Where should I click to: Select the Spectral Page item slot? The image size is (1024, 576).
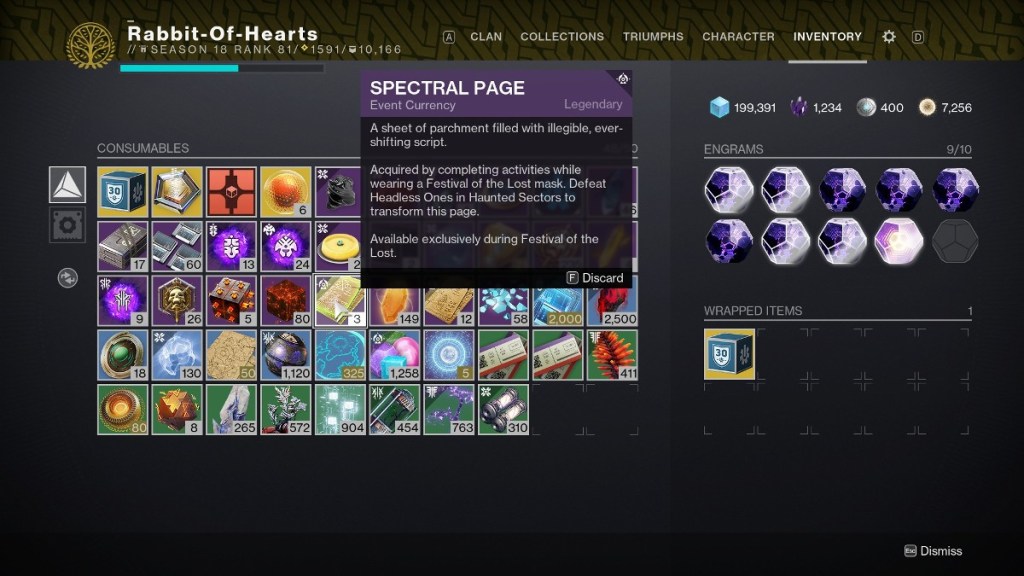[x=340, y=301]
